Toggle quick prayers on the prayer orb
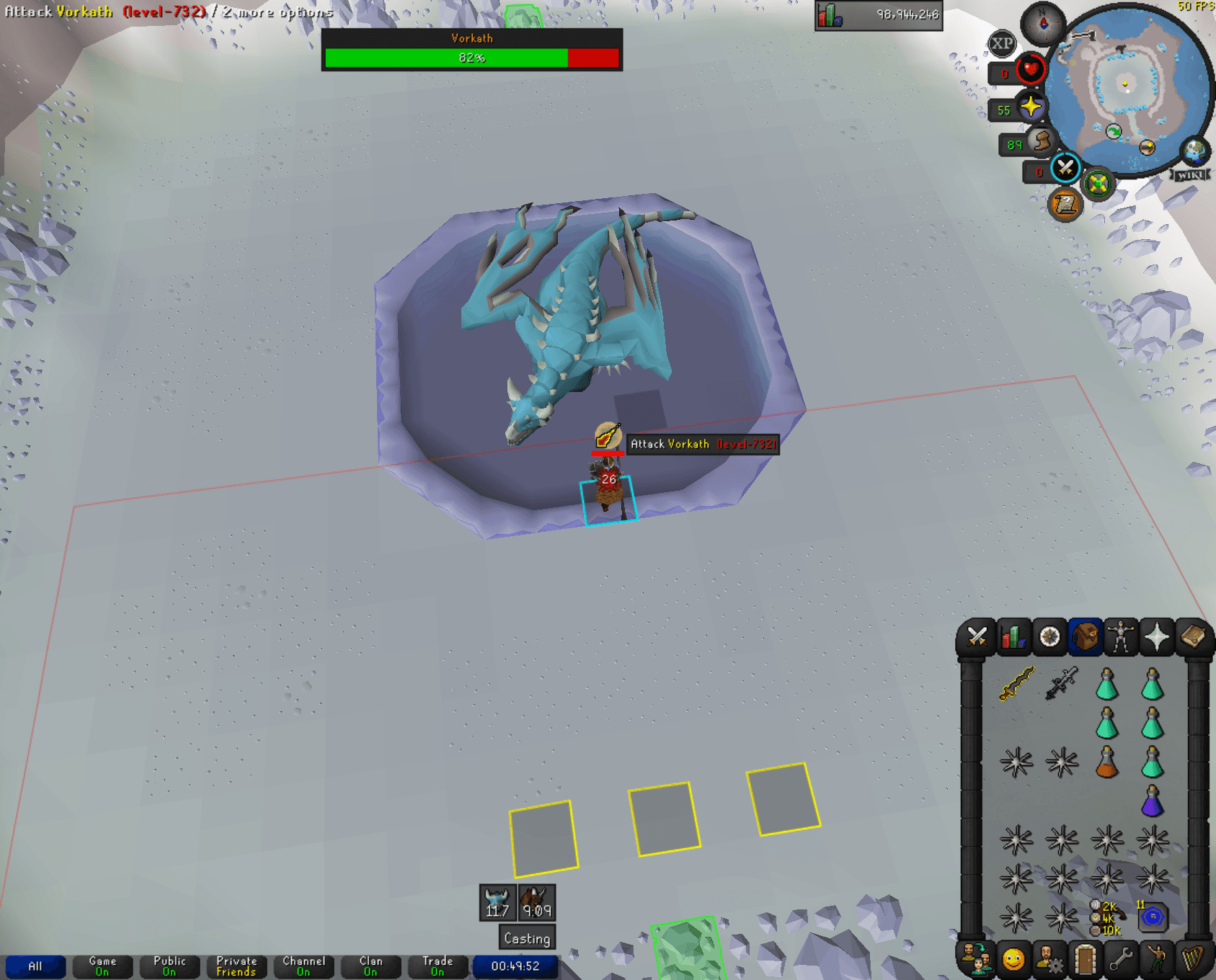The image size is (1216, 980). point(1031,105)
